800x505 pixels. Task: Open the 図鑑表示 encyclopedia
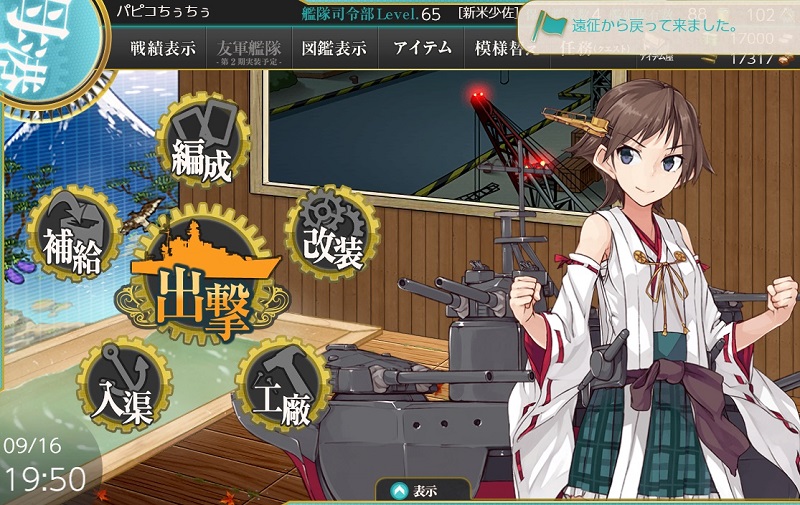tap(335, 49)
